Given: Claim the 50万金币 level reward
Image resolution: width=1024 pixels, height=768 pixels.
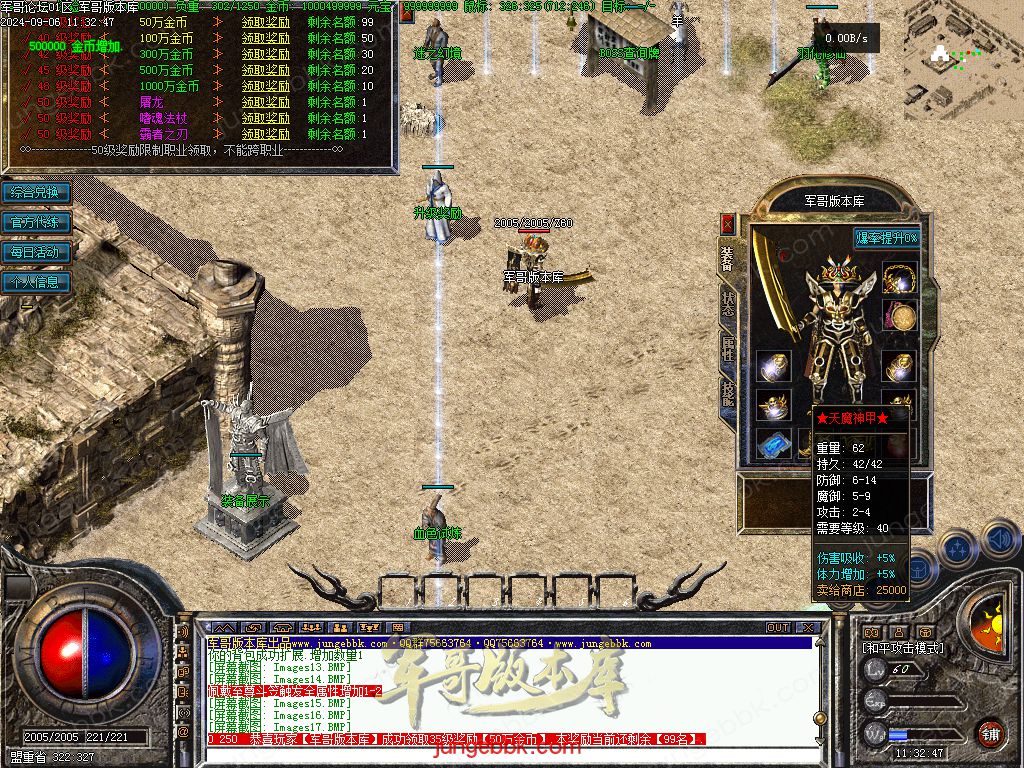Looking at the screenshot, I should [x=266, y=22].
